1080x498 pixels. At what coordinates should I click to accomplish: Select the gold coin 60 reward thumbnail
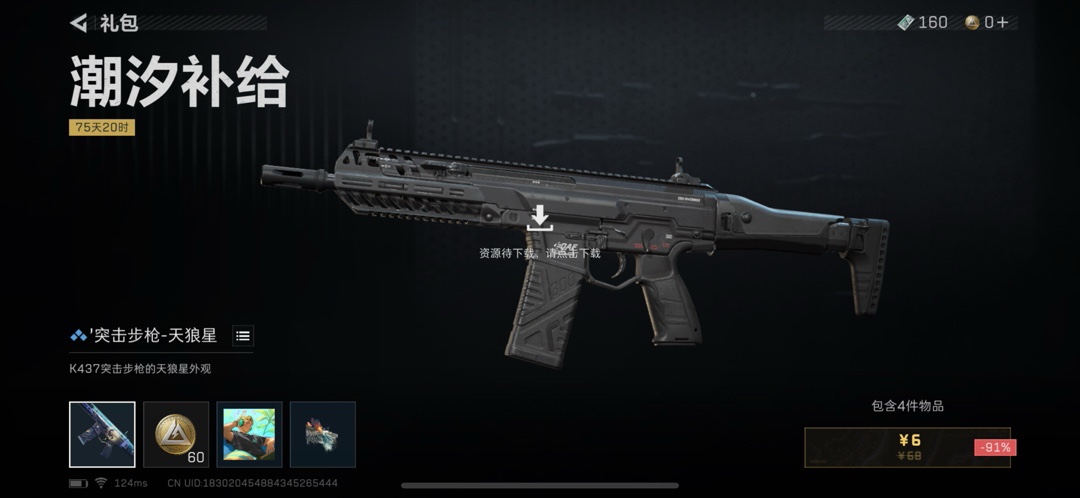click(x=176, y=435)
